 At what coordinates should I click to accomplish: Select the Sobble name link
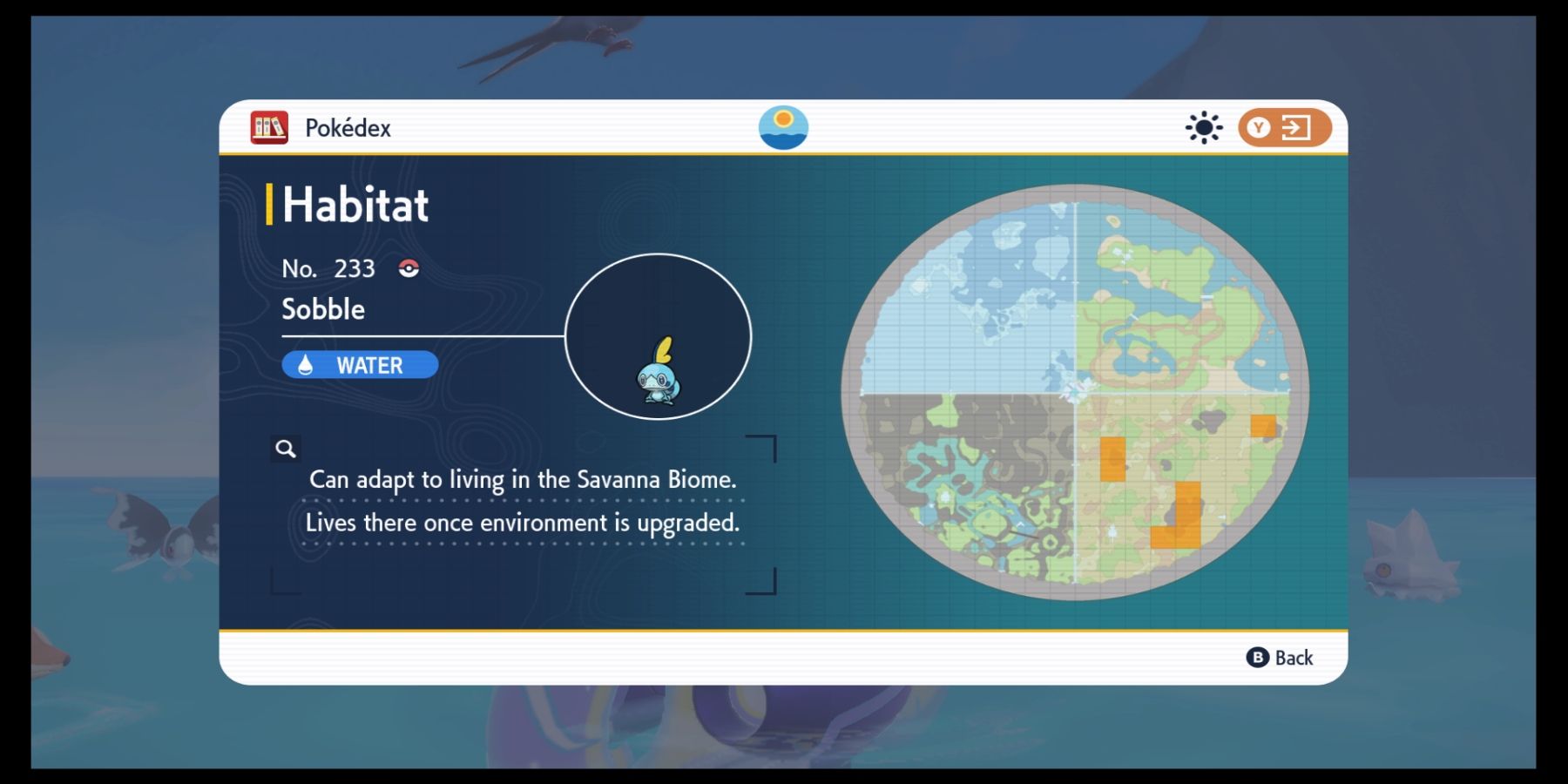pyautogui.click(x=322, y=308)
